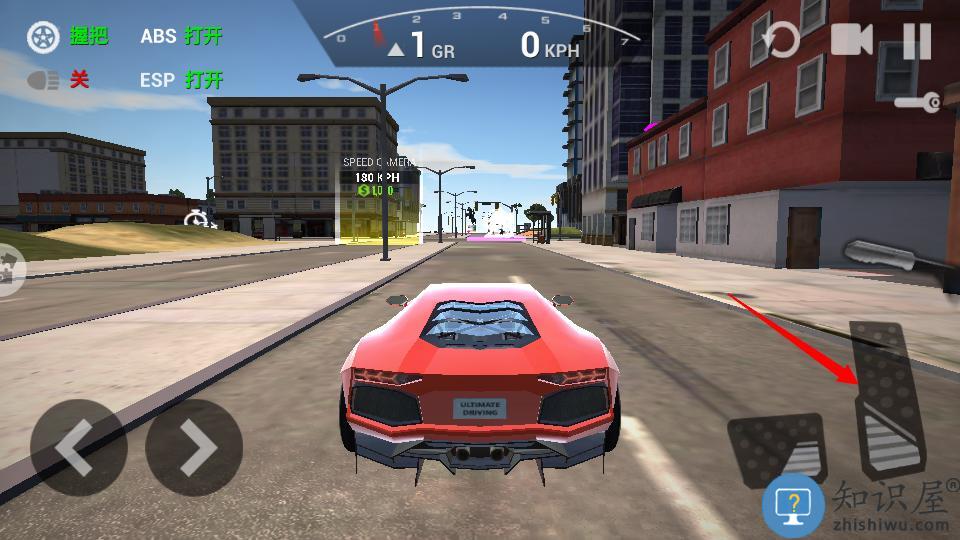Steer left with the left arrow
The height and width of the screenshot is (540, 960).
(78, 448)
